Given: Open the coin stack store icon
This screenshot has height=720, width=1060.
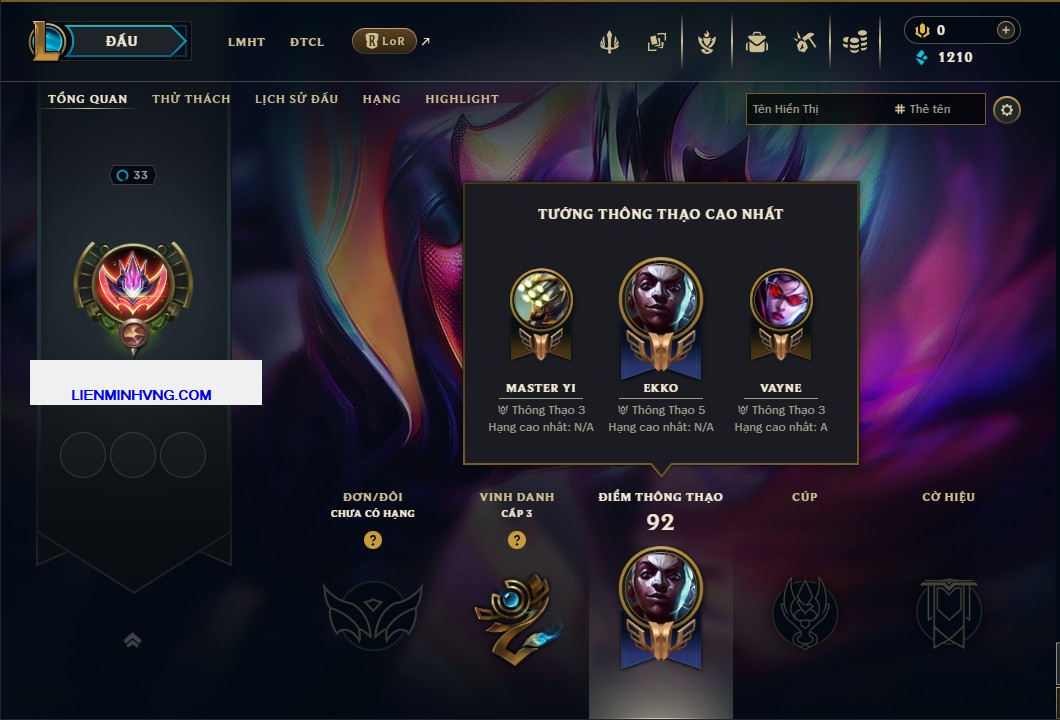Looking at the screenshot, I should tap(854, 42).
